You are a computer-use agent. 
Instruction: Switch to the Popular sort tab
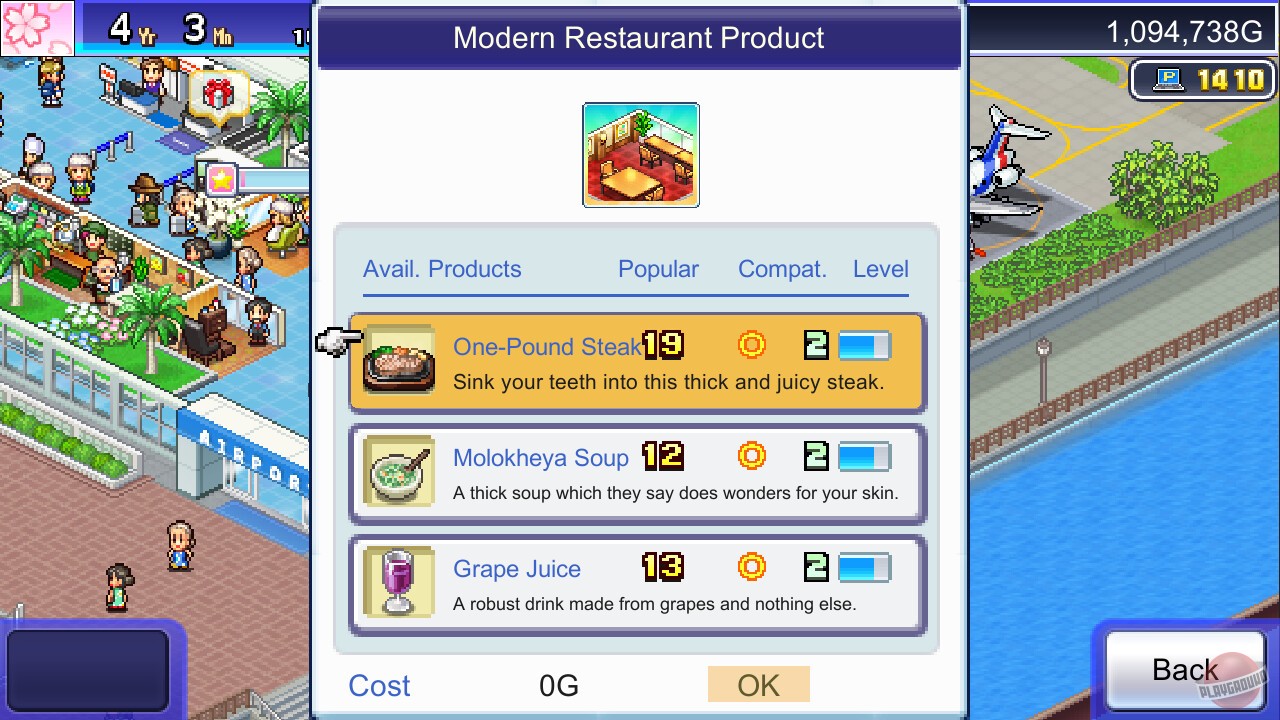coord(658,269)
